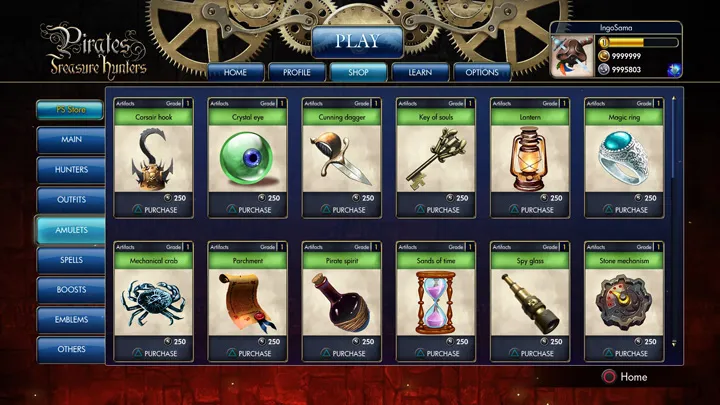Viewport: 720px width, 405px height.
Task: Purchase the Key of souls artifact
Action: pyautogui.click(x=435, y=210)
